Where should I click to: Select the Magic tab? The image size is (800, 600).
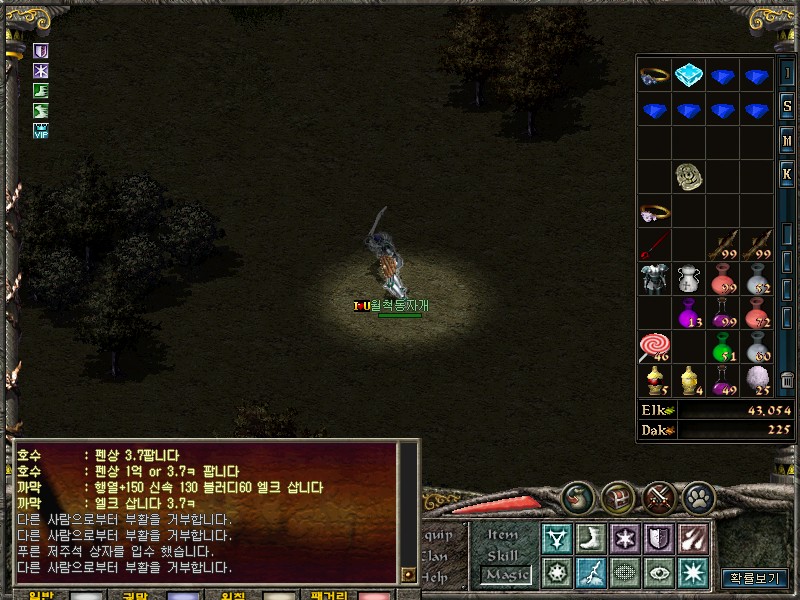pyautogui.click(x=505, y=575)
